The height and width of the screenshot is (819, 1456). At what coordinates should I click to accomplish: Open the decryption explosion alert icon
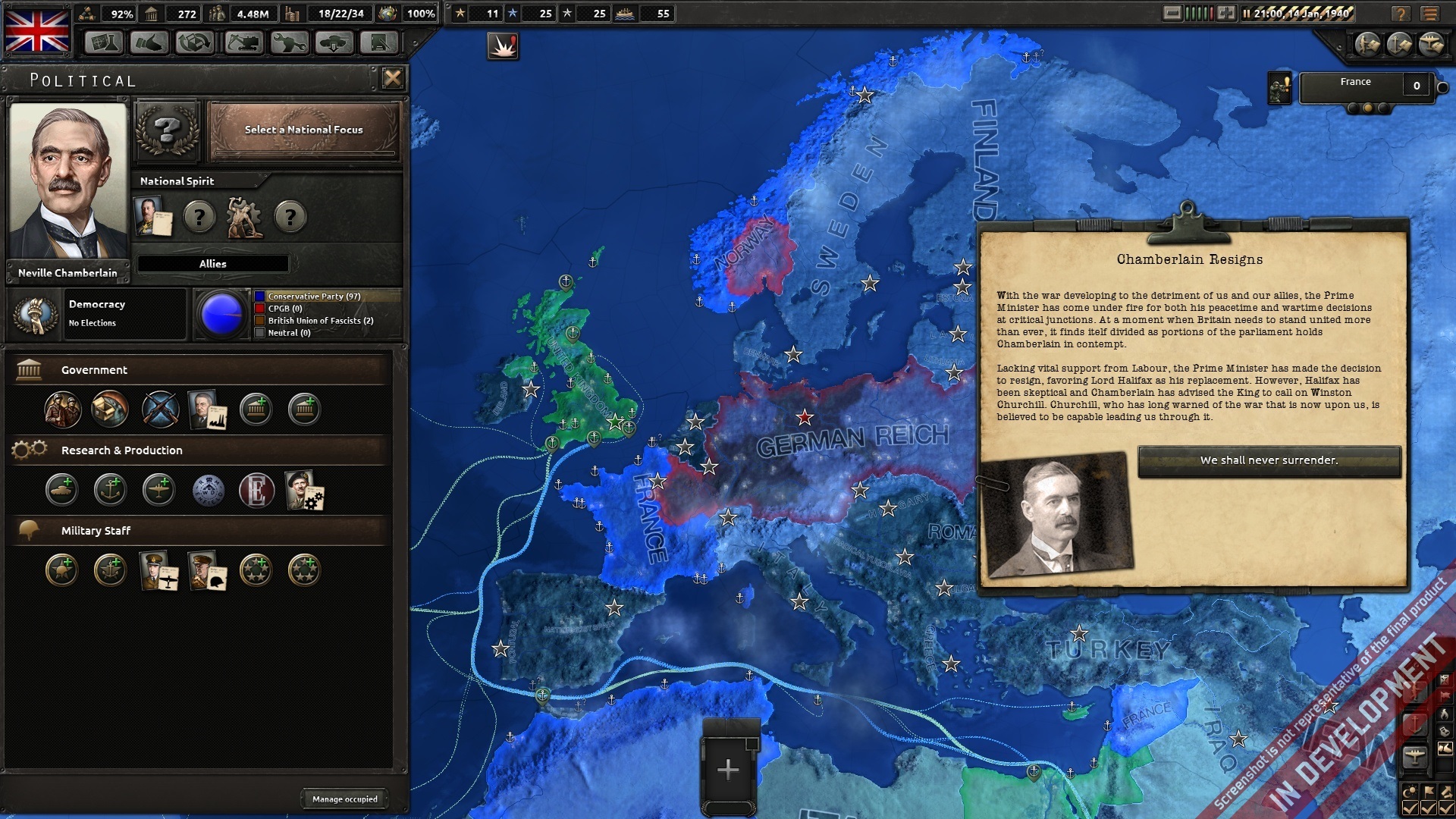click(x=503, y=47)
